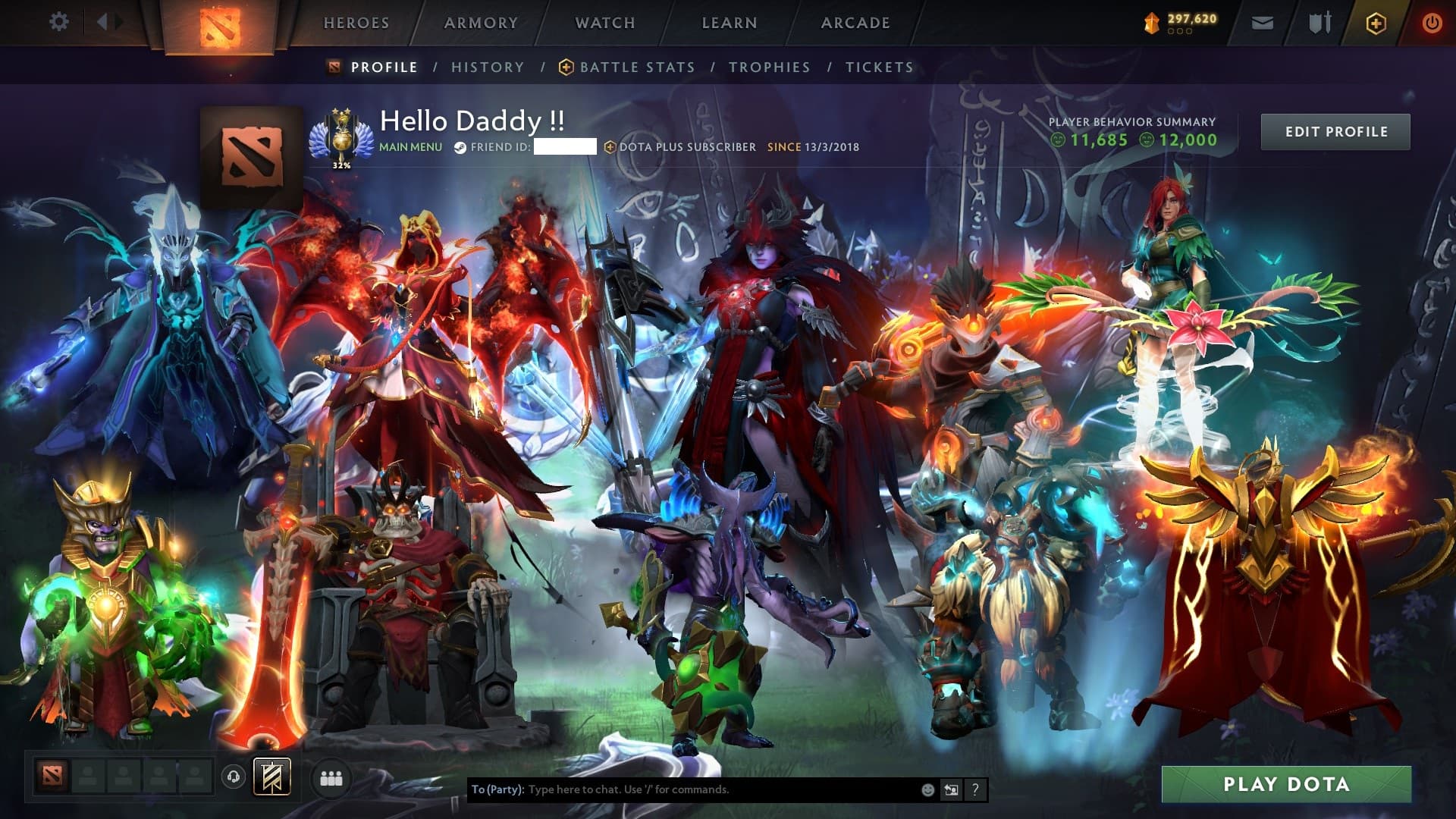The height and width of the screenshot is (819, 1456).
Task: Click HEROES in the top menu
Action: 356,23
